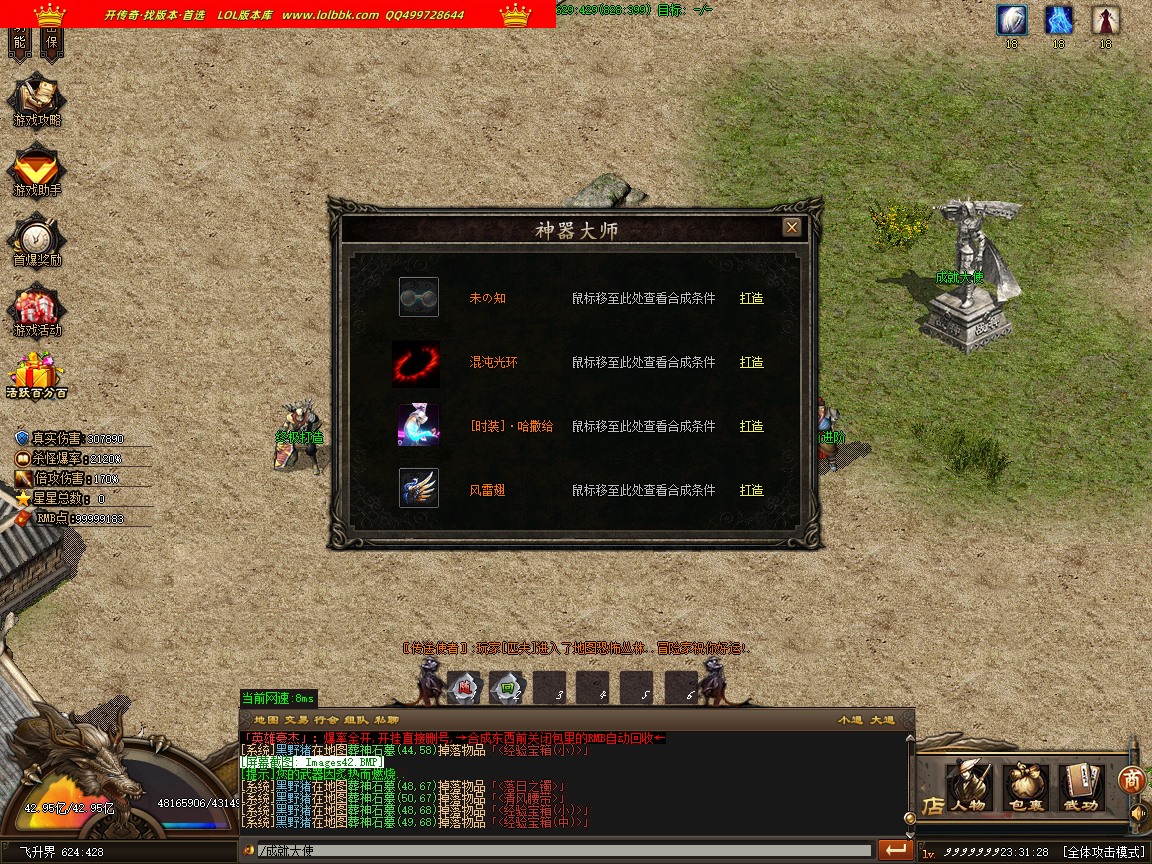Open the 包裹 bag inventory
Viewport: 1152px width, 864px height.
point(1024,785)
